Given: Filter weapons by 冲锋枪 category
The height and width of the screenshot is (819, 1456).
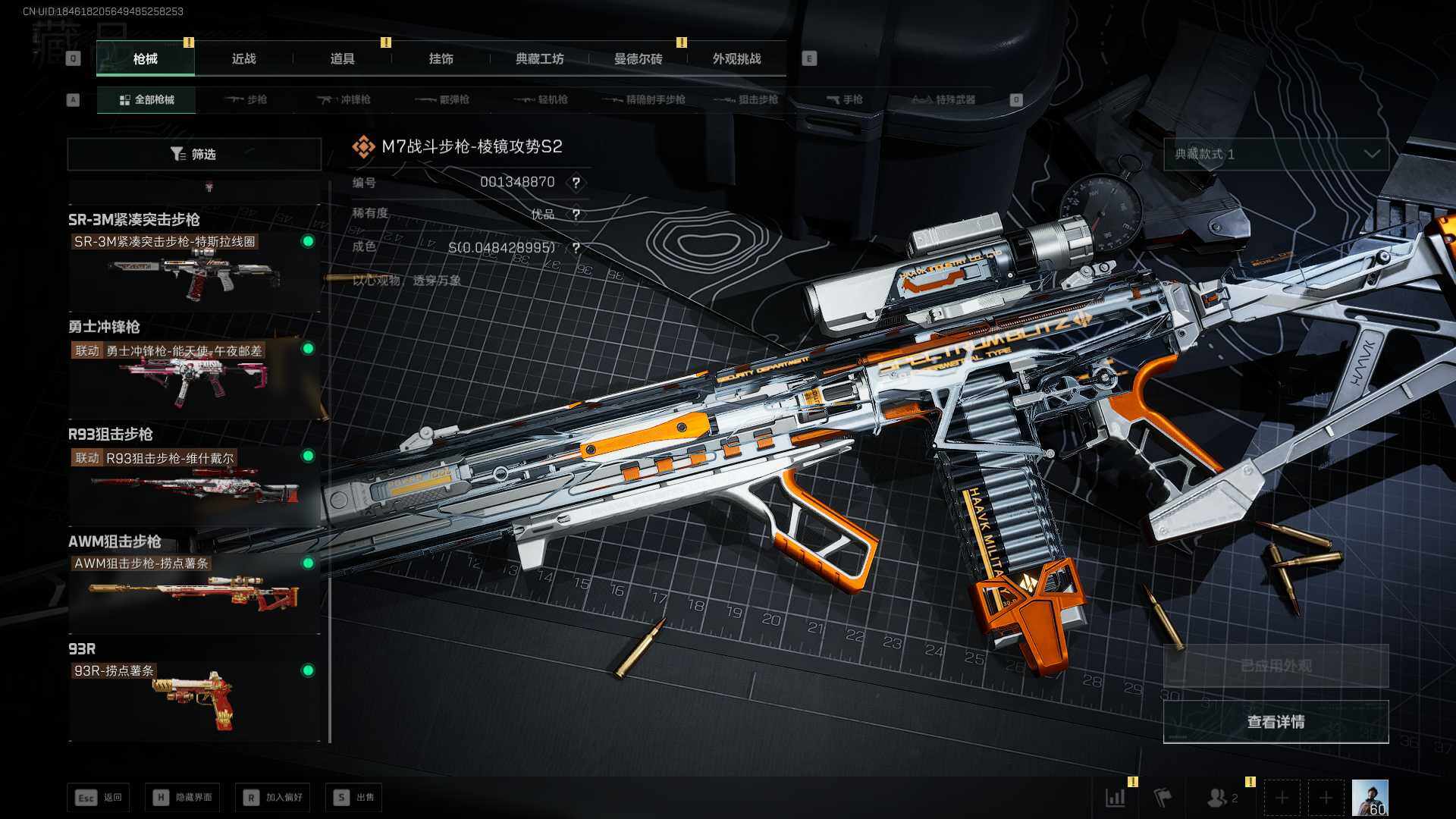Looking at the screenshot, I should tap(345, 99).
